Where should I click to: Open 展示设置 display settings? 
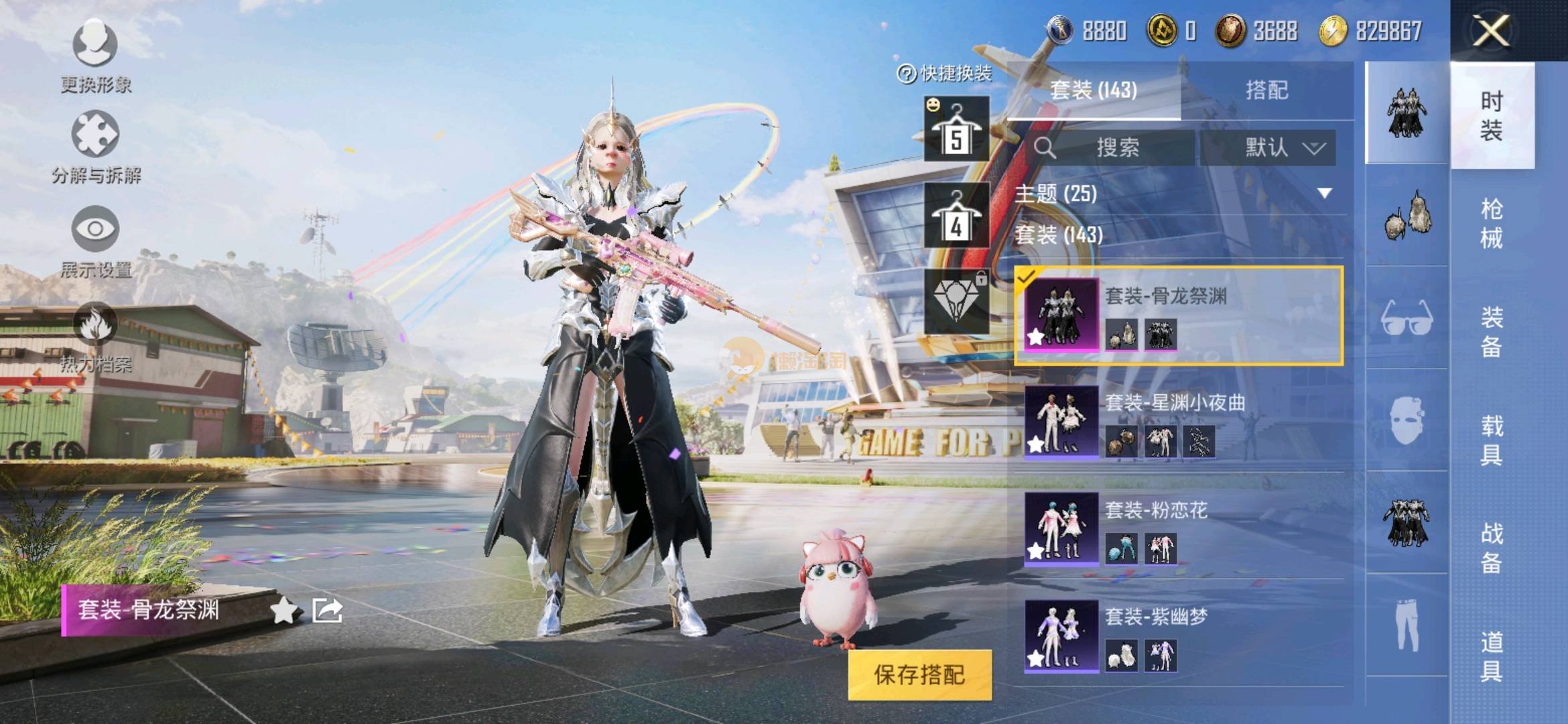pos(95,242)
